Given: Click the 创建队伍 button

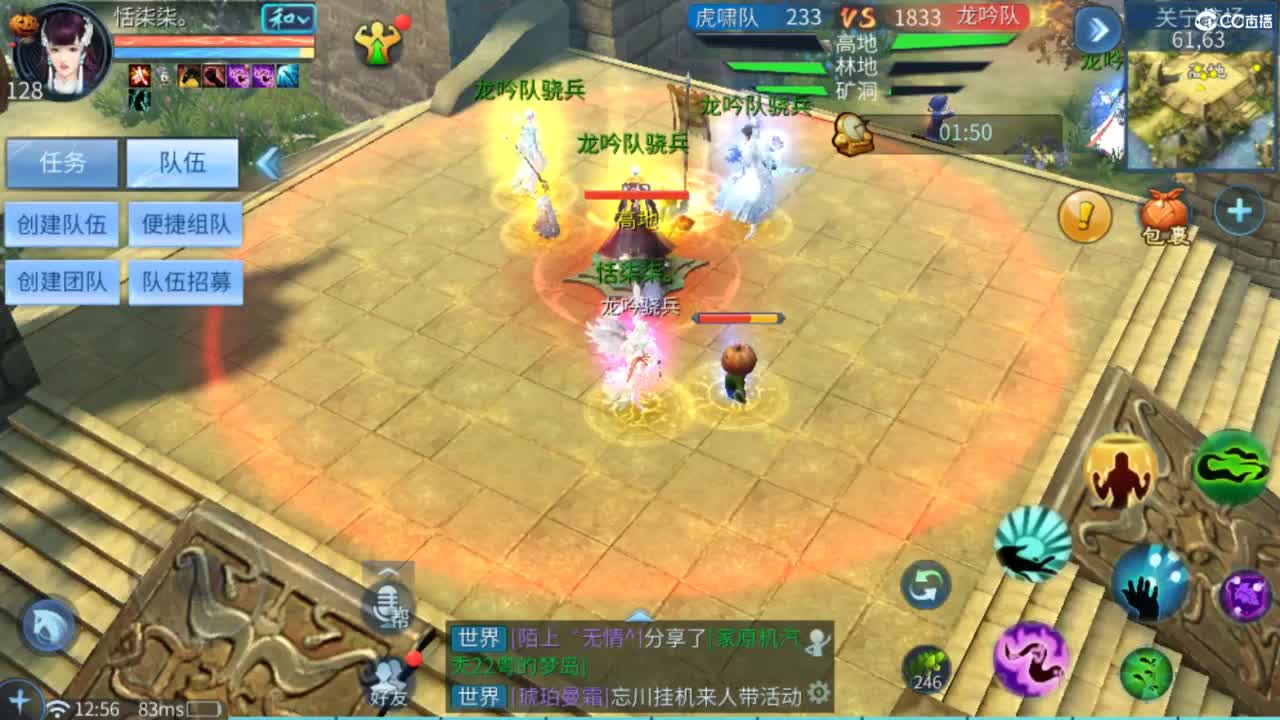Looking at the screenshot, I should pyautogui.click(x=62, y=224).
